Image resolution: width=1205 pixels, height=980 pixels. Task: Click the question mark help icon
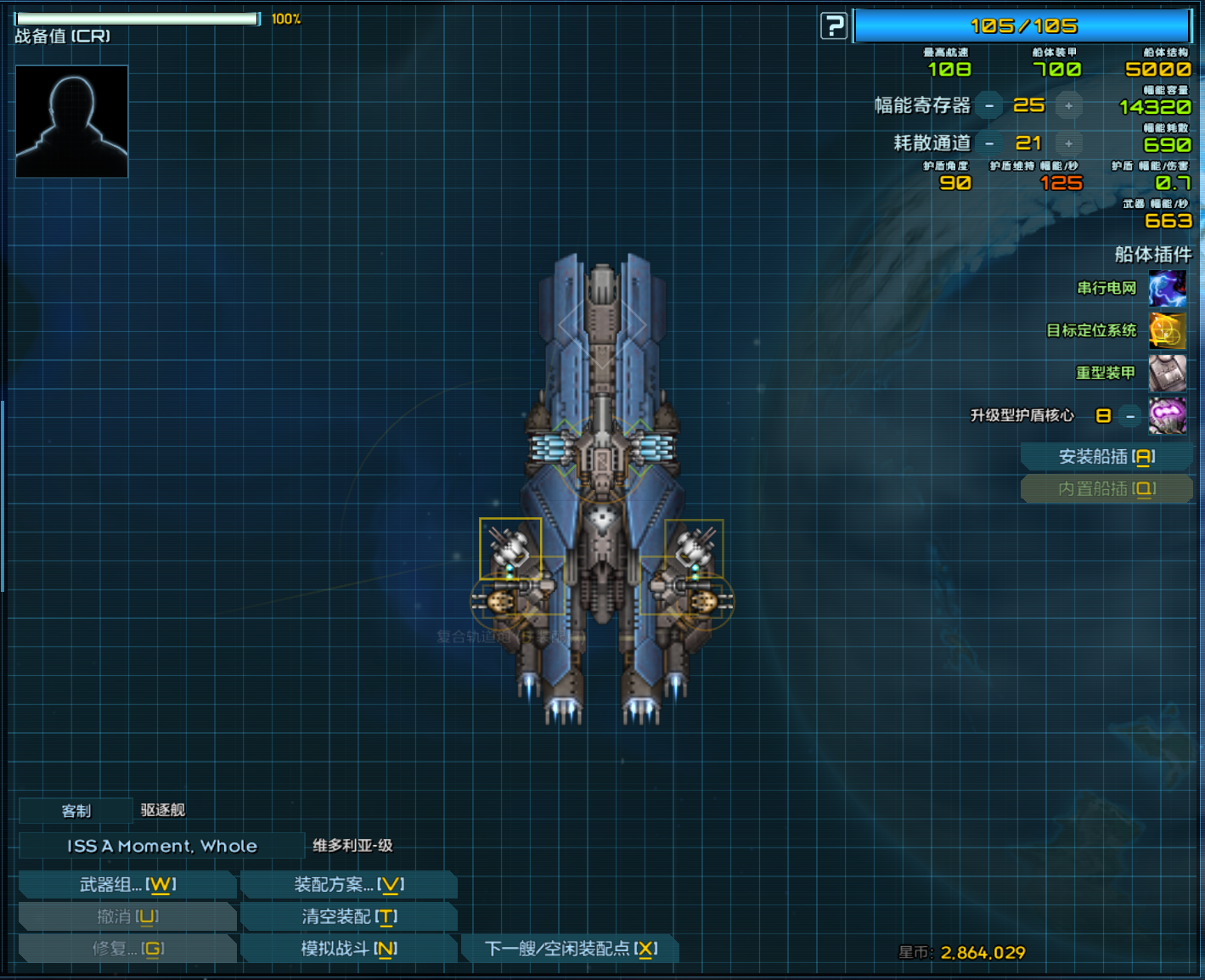click(832, 25)
